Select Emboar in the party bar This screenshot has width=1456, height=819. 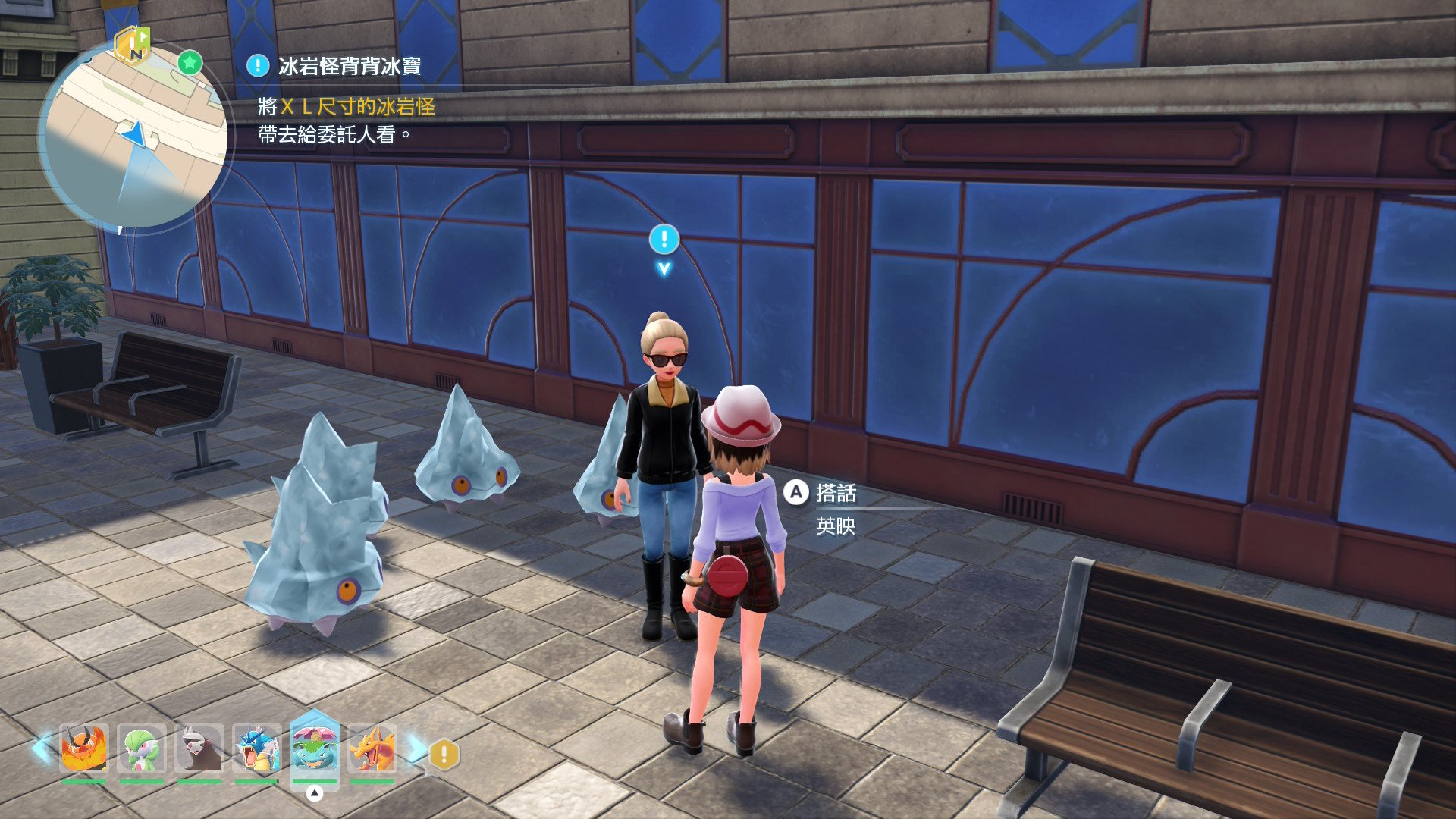pos(83,748)
